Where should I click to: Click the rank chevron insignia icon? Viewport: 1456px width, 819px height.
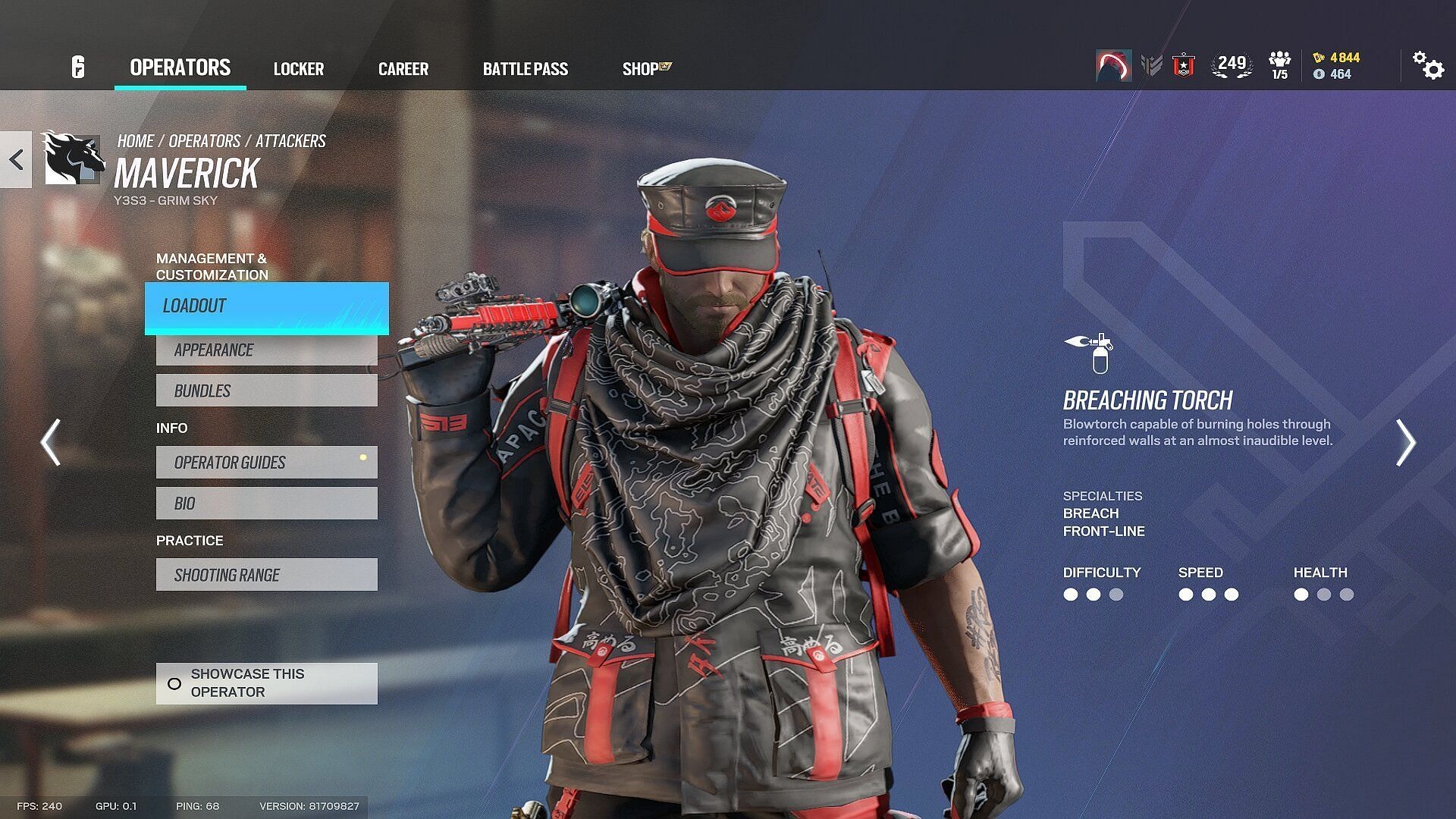coord(1153,67)
